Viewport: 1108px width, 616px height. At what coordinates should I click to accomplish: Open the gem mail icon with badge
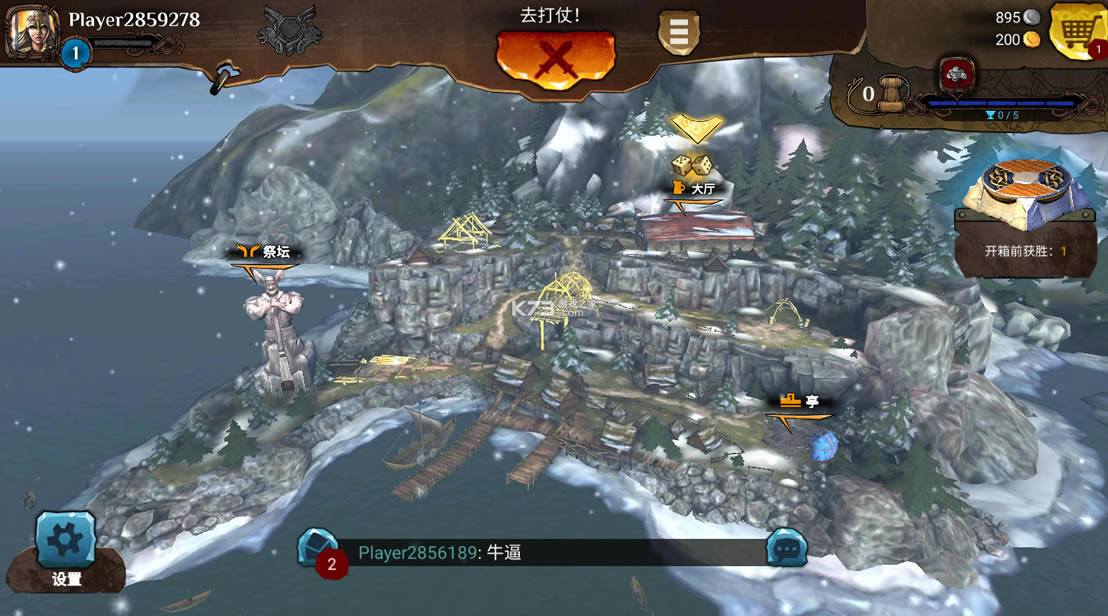click(320, 551)
